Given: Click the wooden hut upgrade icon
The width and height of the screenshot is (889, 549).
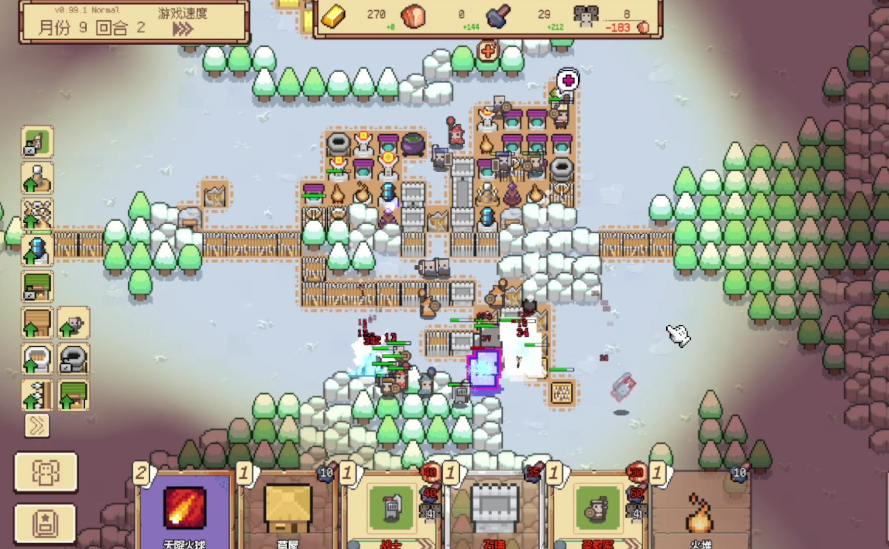Looking at the screenshot, I should point(37,323).
